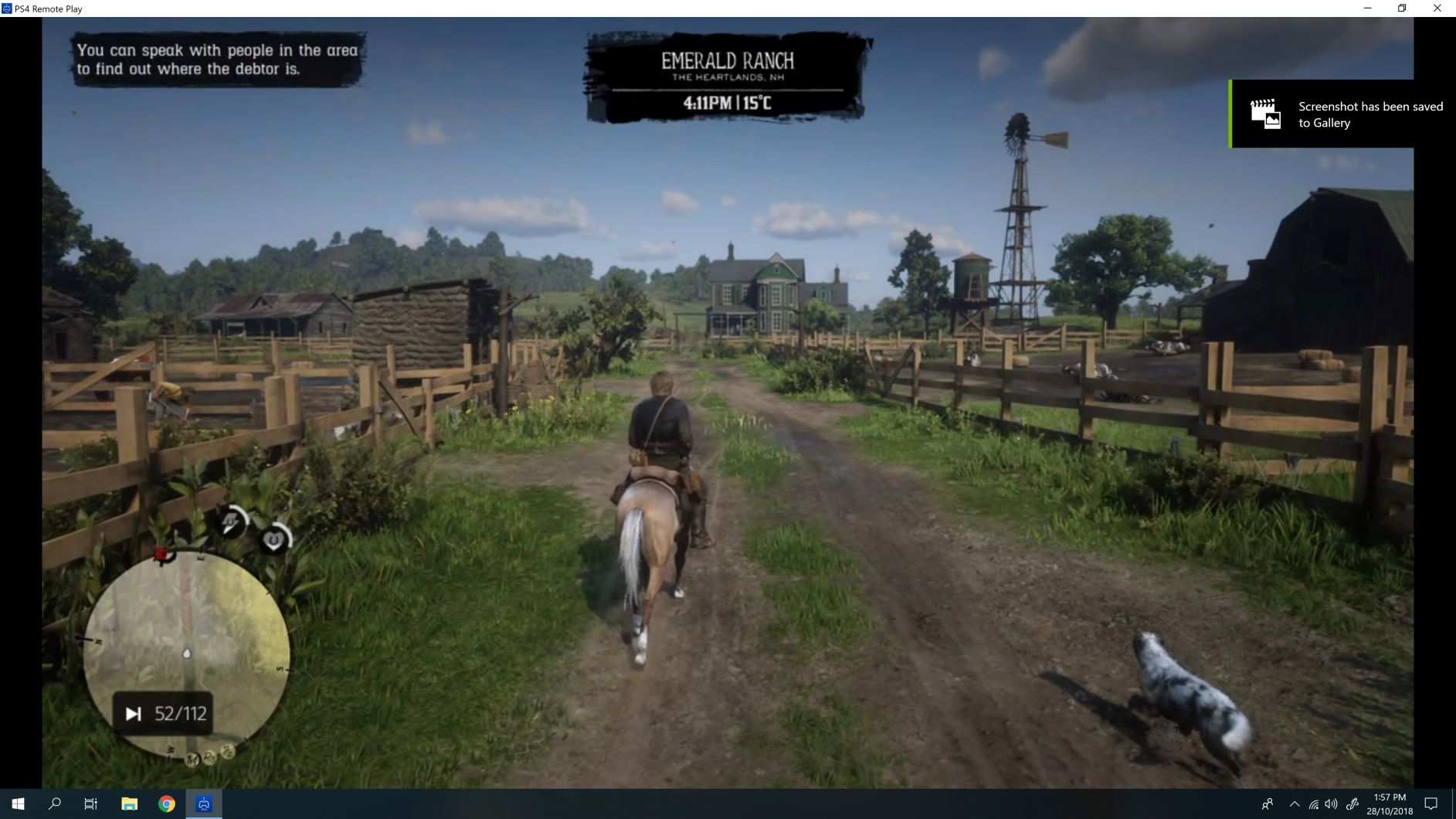Image resolution: width=1456 pixels, height=819 pixels.
Task: Open the PS4 Remote Play taskbar icon
Action: coord(203,804)
